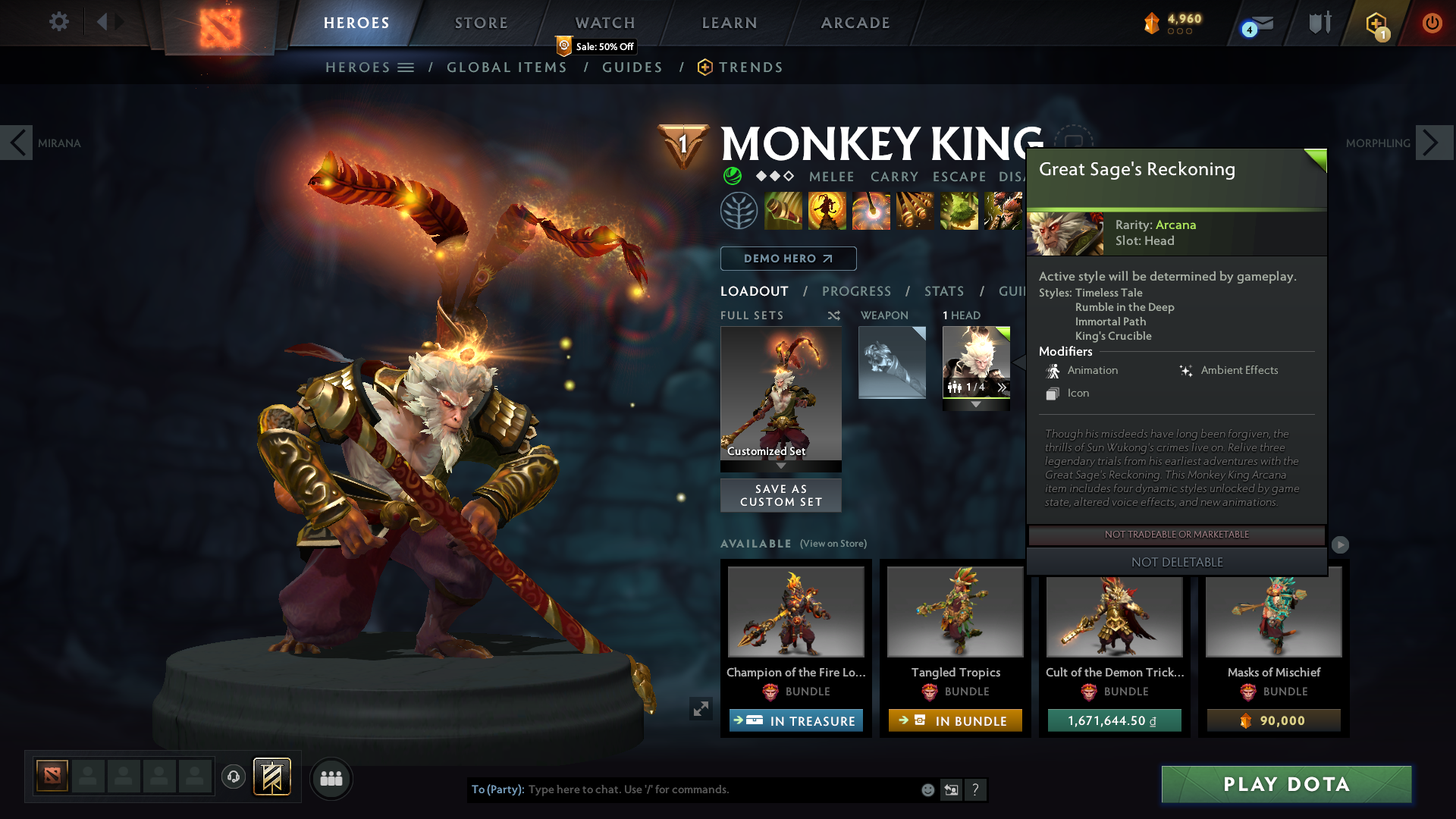
Task: Click the power button to exit Dota
Action: pos(1432,23)
